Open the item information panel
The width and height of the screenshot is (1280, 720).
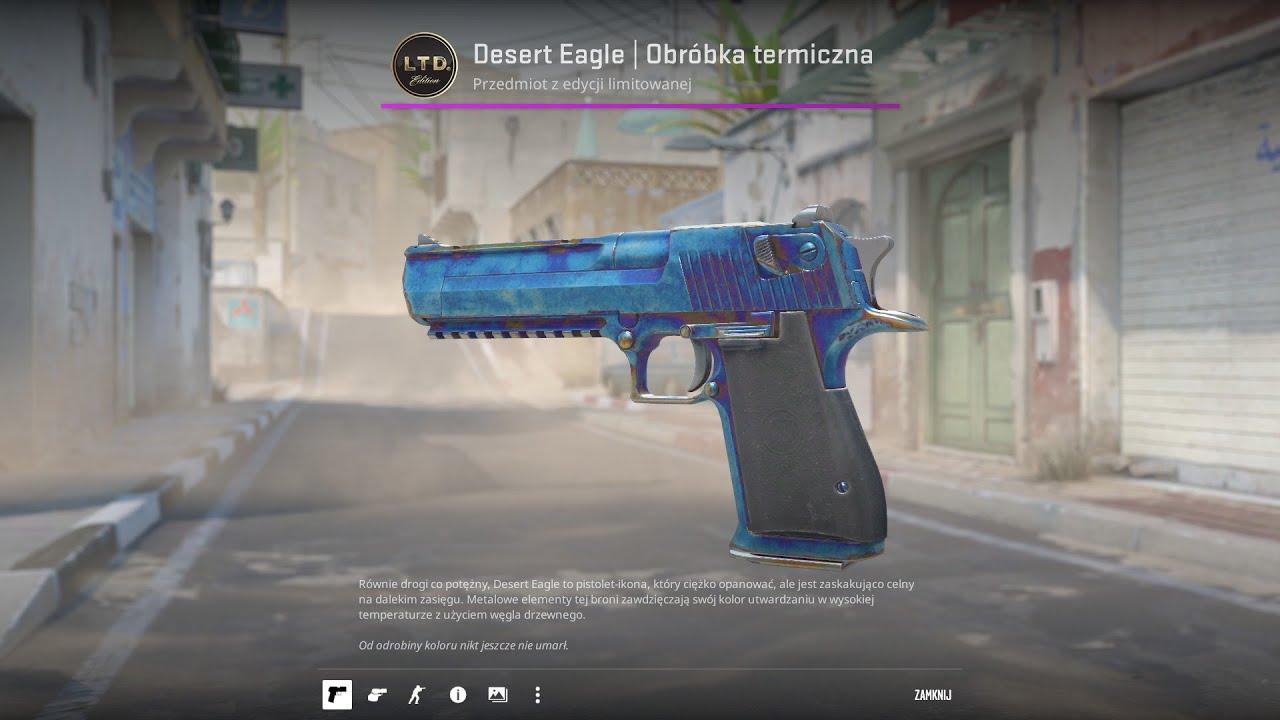click(458, 695)
